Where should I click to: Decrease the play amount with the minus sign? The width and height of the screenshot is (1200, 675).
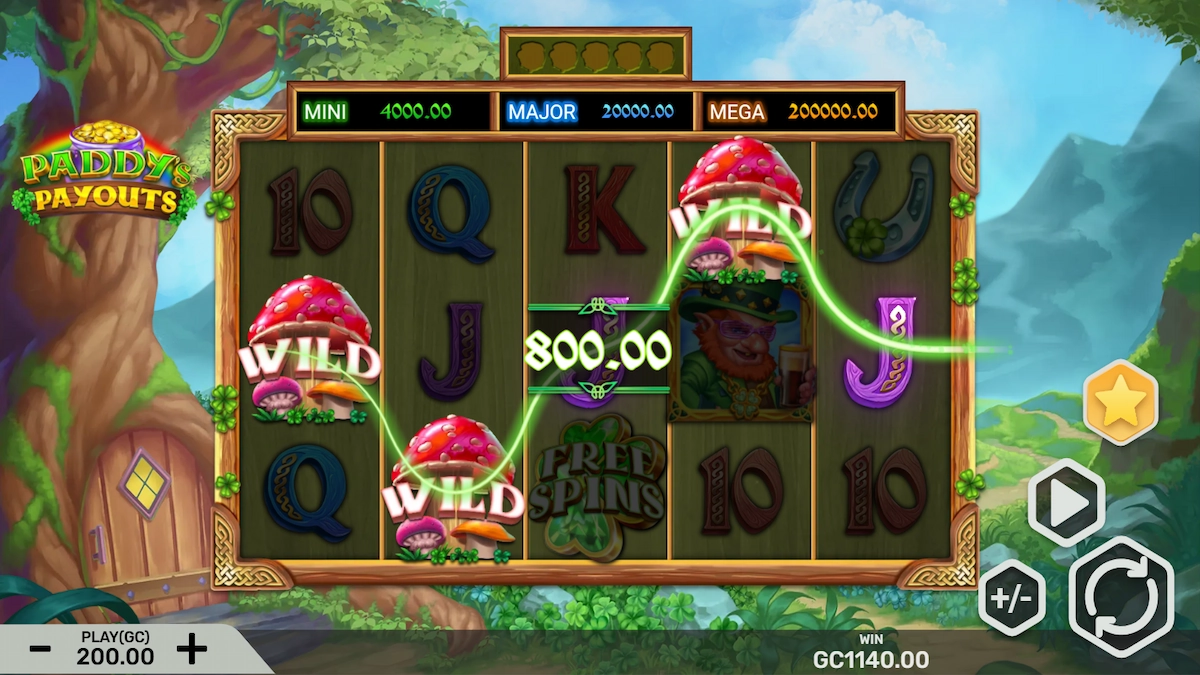click(x=40, y=648)
